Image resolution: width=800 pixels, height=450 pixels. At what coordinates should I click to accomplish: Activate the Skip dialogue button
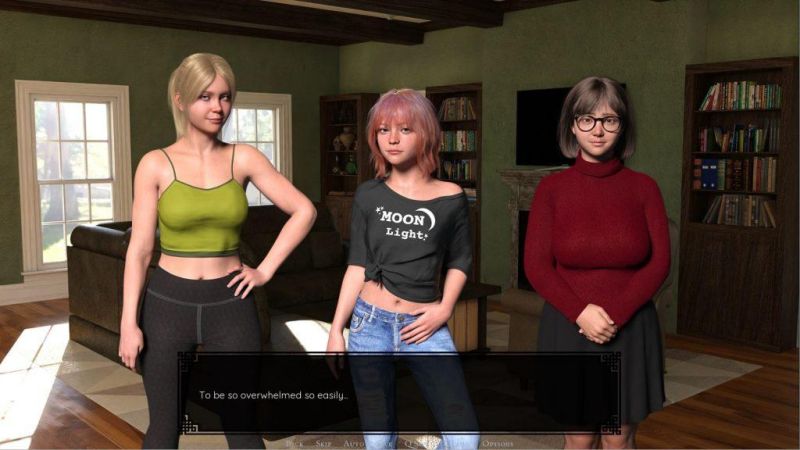[323, 442]
